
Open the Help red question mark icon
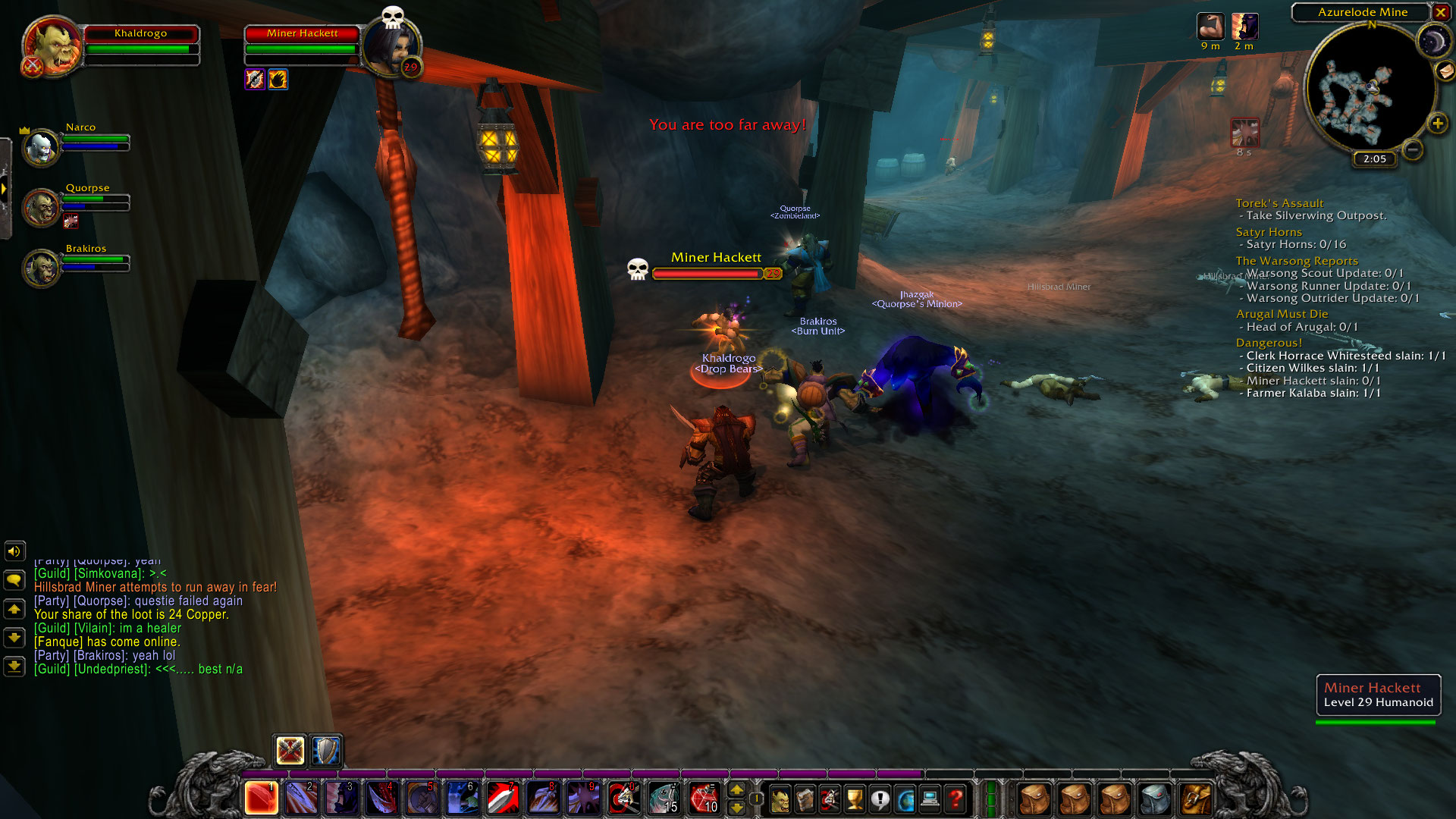(954, 797)
